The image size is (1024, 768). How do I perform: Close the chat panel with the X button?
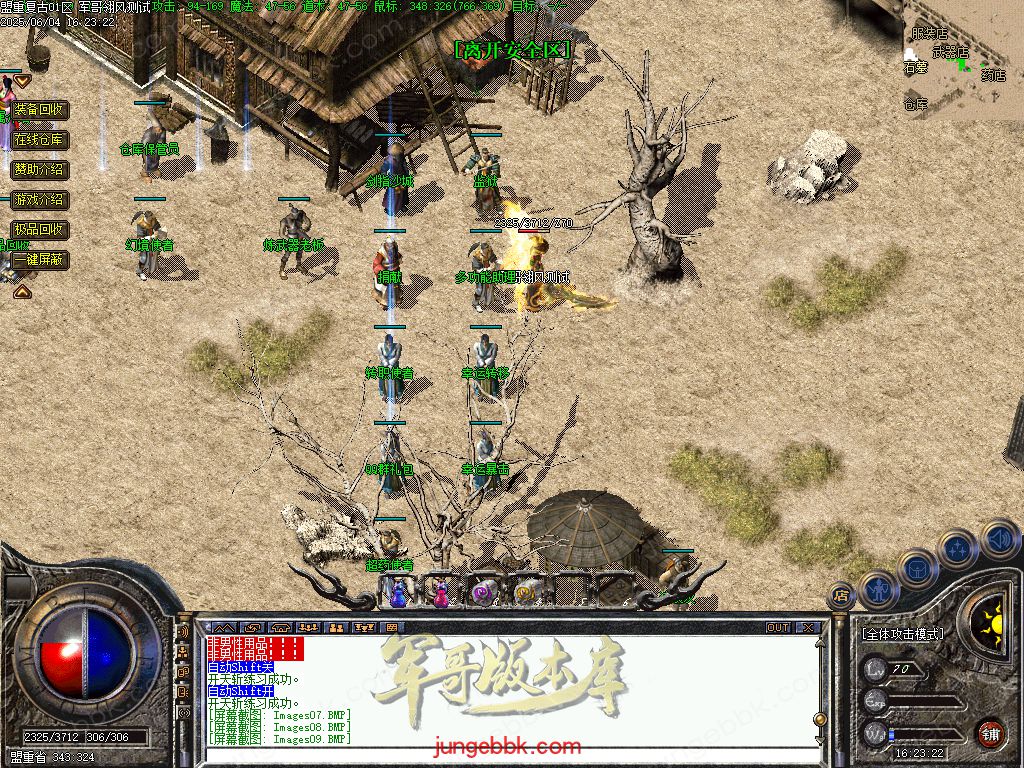[808, 628]
